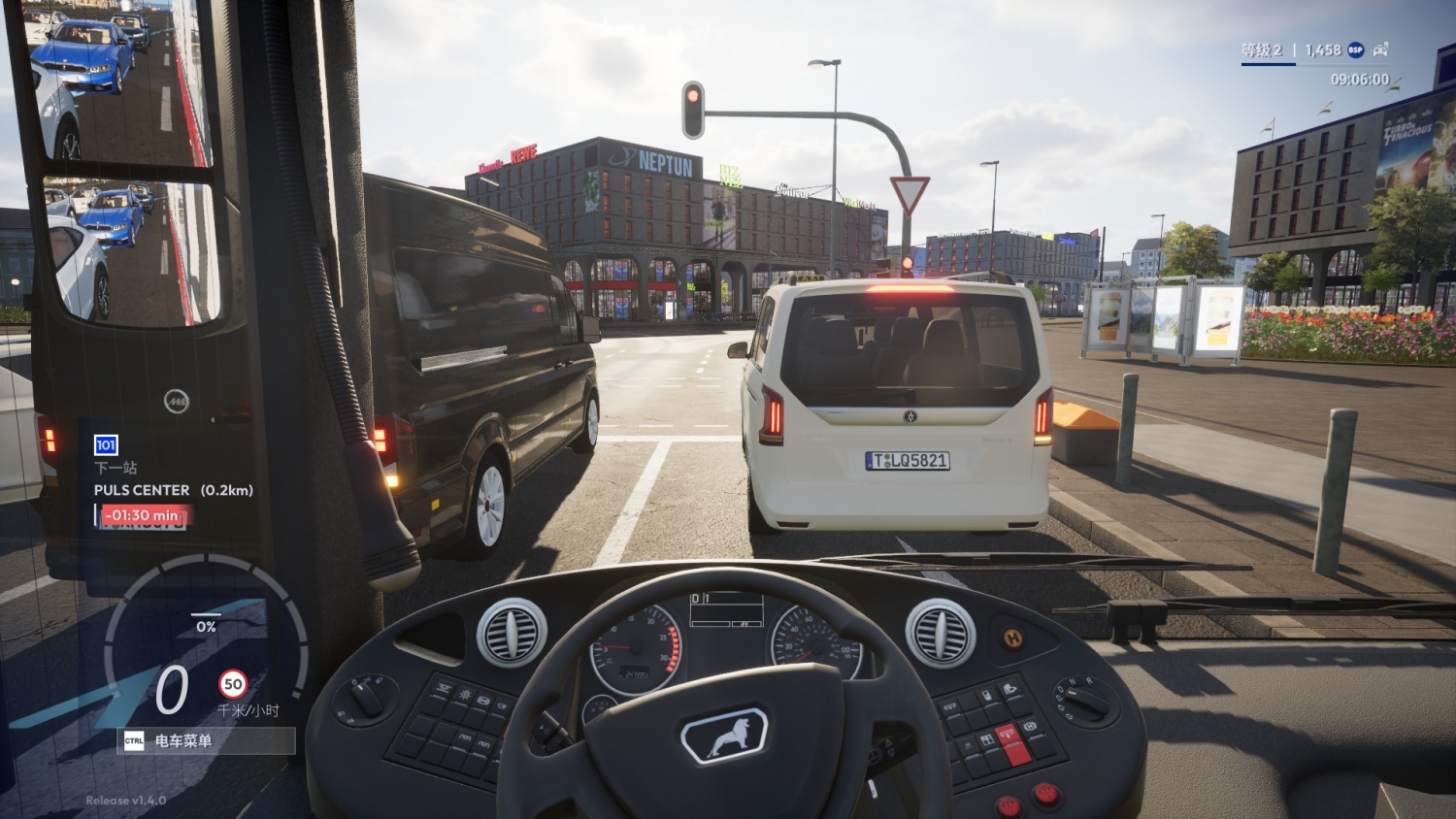Click the BSP currency icon
The width and height of the screenshot is (1456, 819).
[1355, 49]
